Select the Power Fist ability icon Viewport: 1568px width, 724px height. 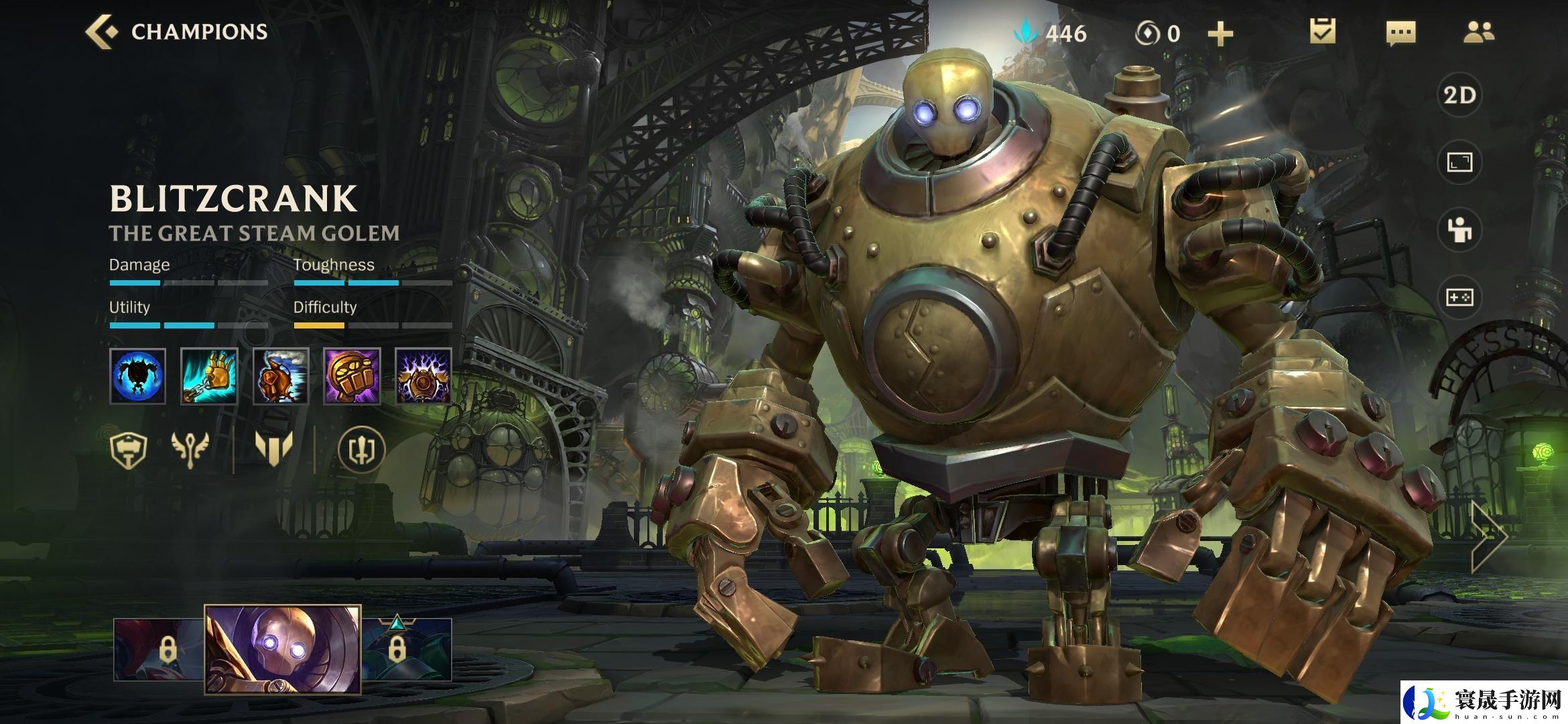click(352, 376)
